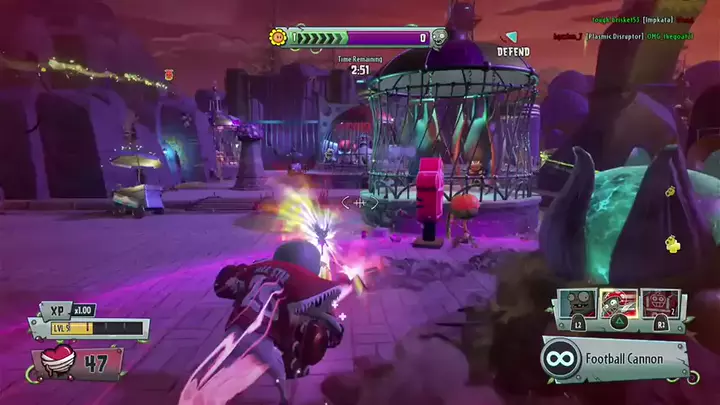The image size is (720, 405).
Task: Click the sunflower plants team icon
Action: tap(279, 38)
